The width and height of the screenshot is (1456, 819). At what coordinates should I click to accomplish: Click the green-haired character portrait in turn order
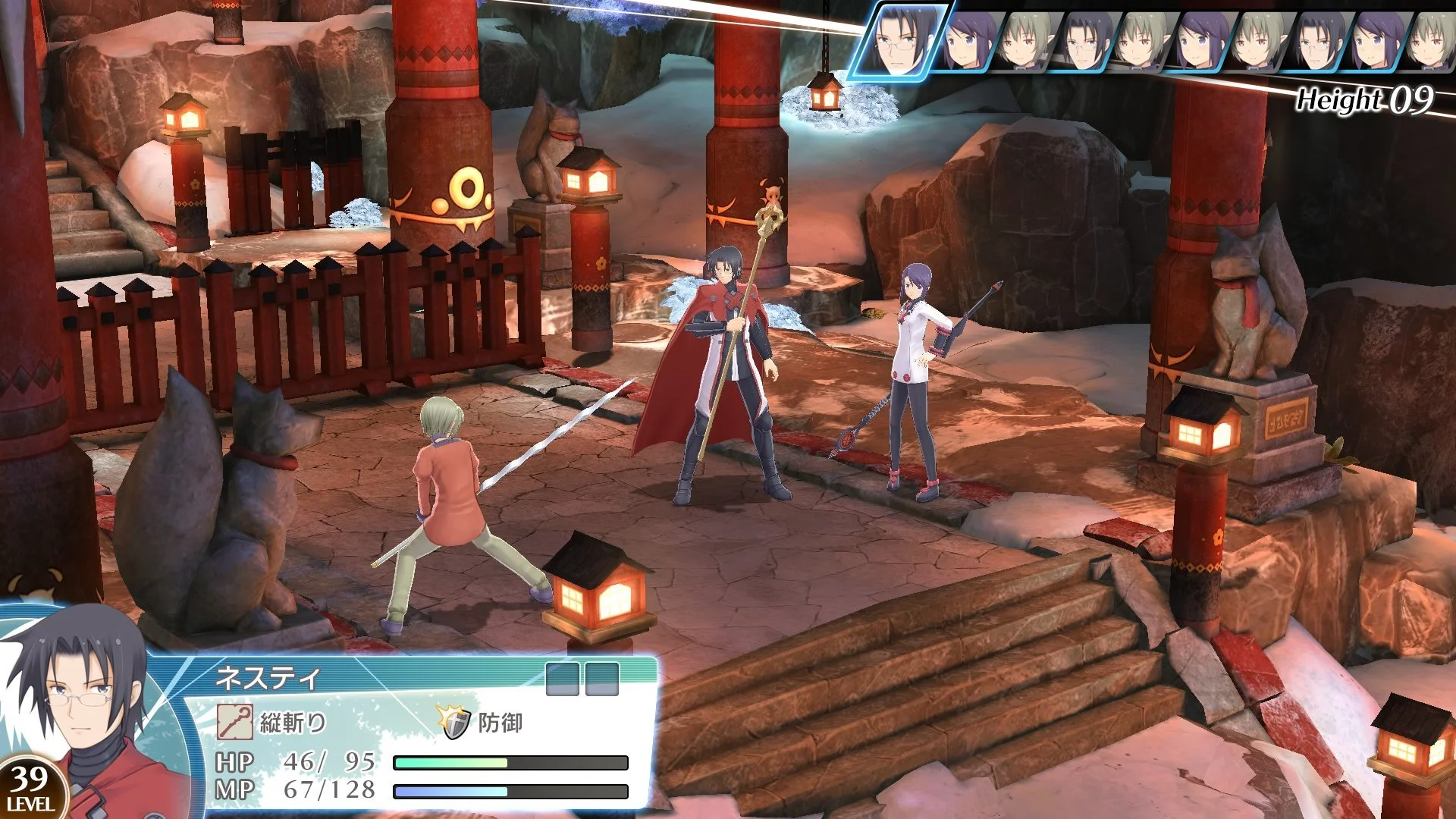click(1025, 40)
